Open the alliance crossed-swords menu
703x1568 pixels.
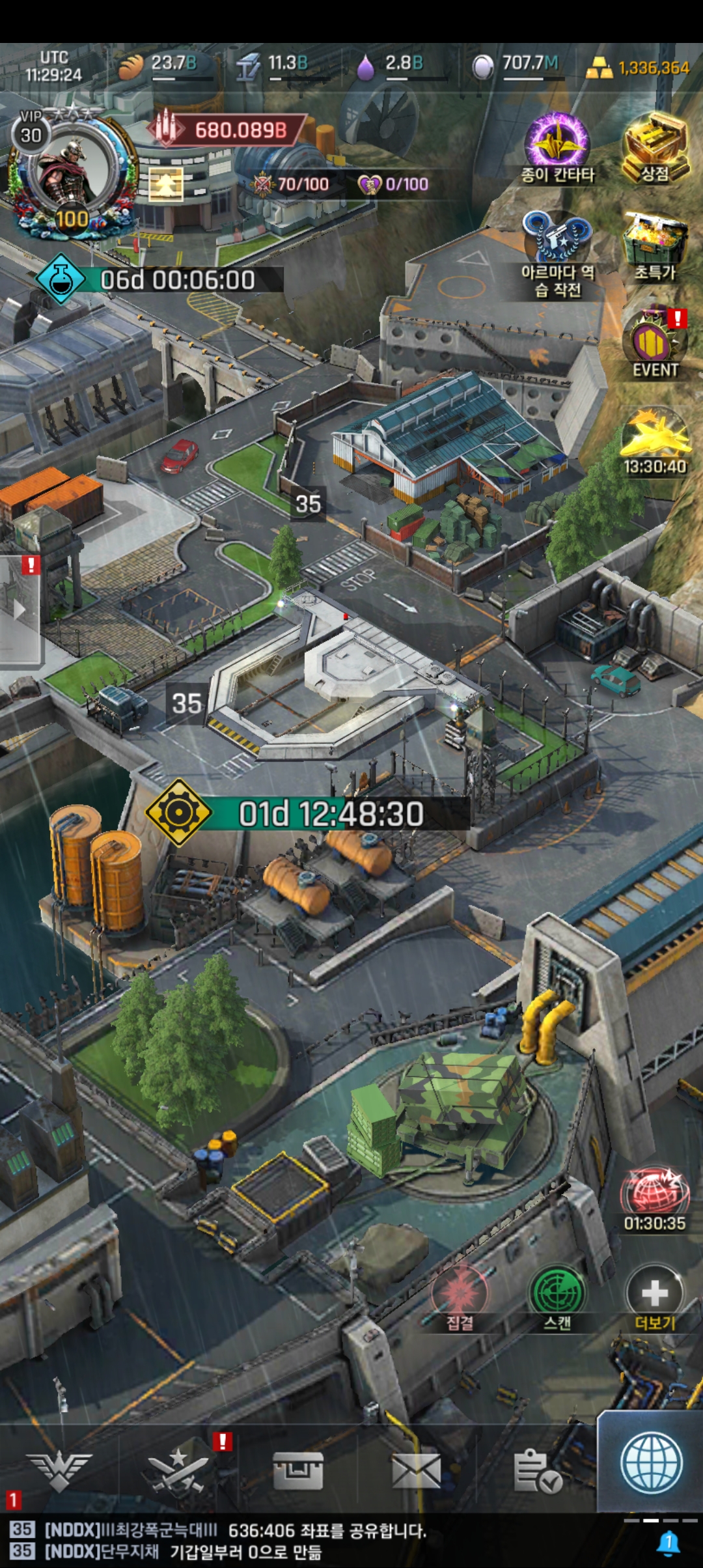coord(178,1470)
